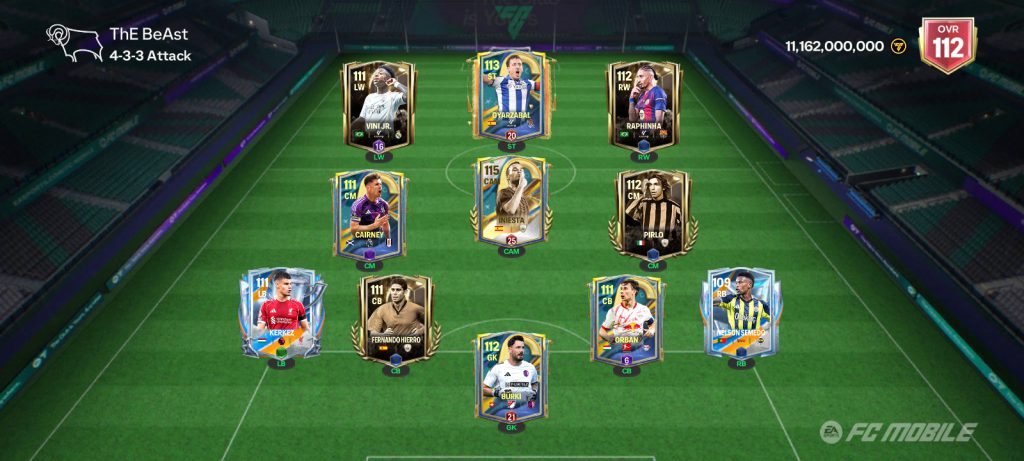Select the Burki goalkeeper card

[511, 375]
